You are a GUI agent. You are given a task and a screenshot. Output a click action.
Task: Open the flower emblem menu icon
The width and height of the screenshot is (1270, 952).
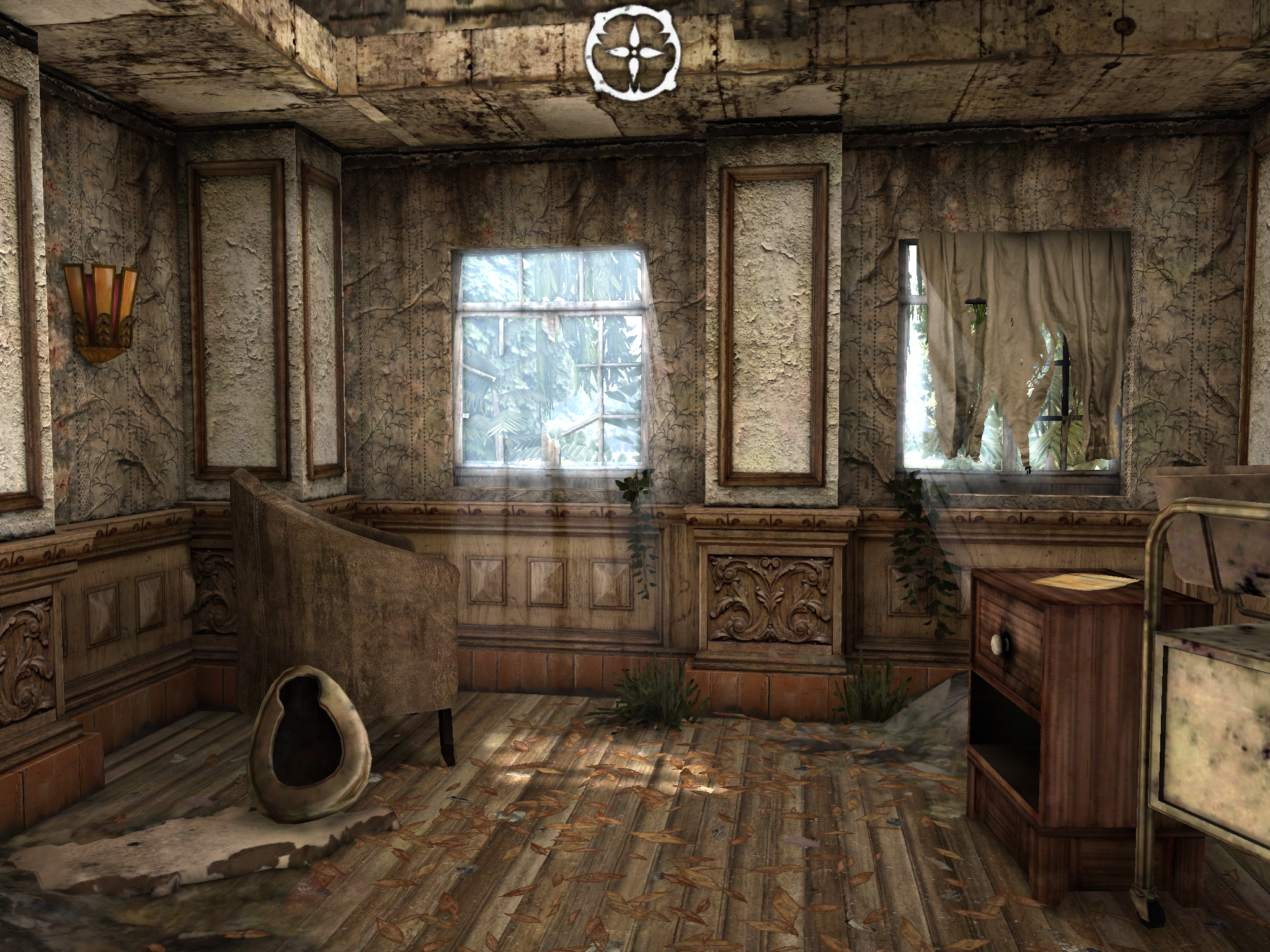[633, 53]
